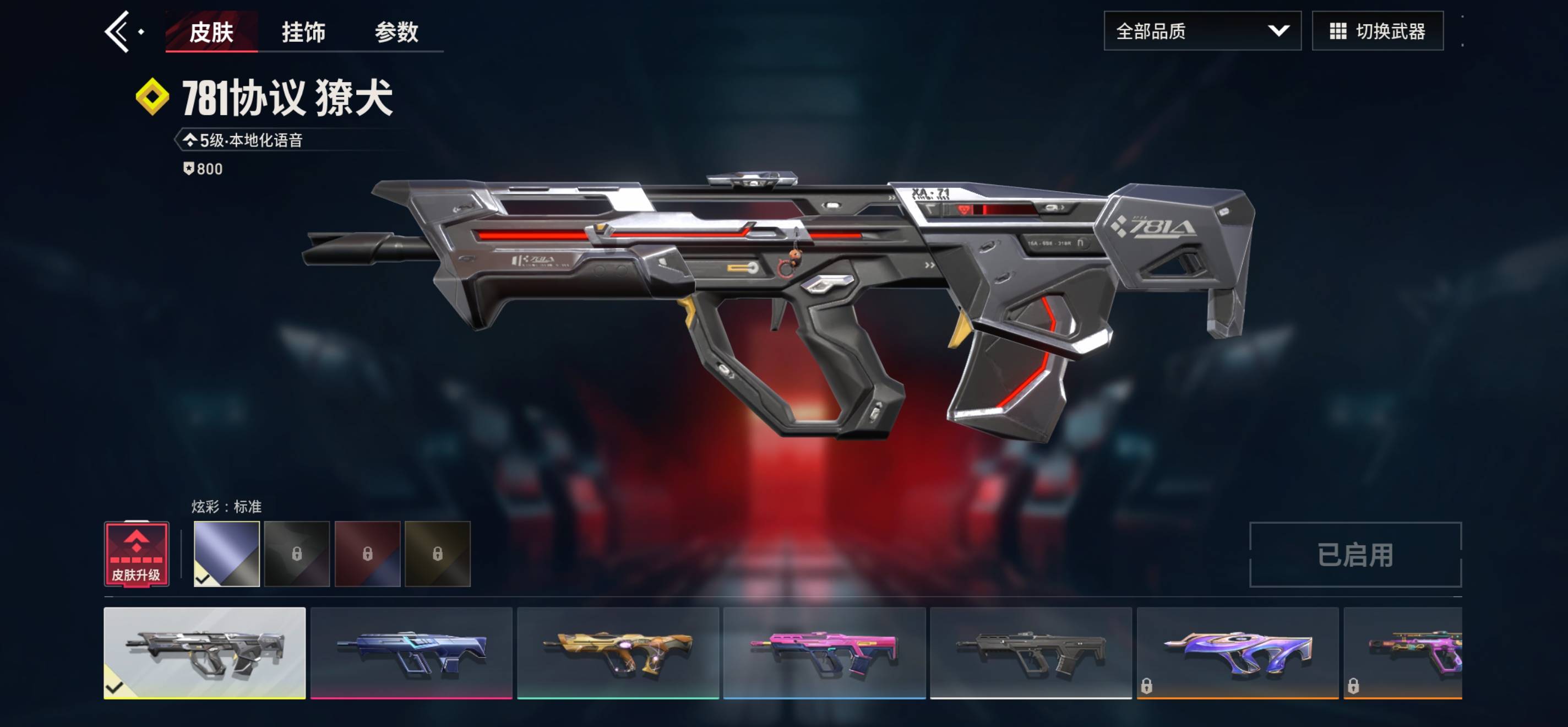Screen dimensions: 1568x727
Task: Select the grey 781协议 skin thumbnail
Action: tap(204, 653)
